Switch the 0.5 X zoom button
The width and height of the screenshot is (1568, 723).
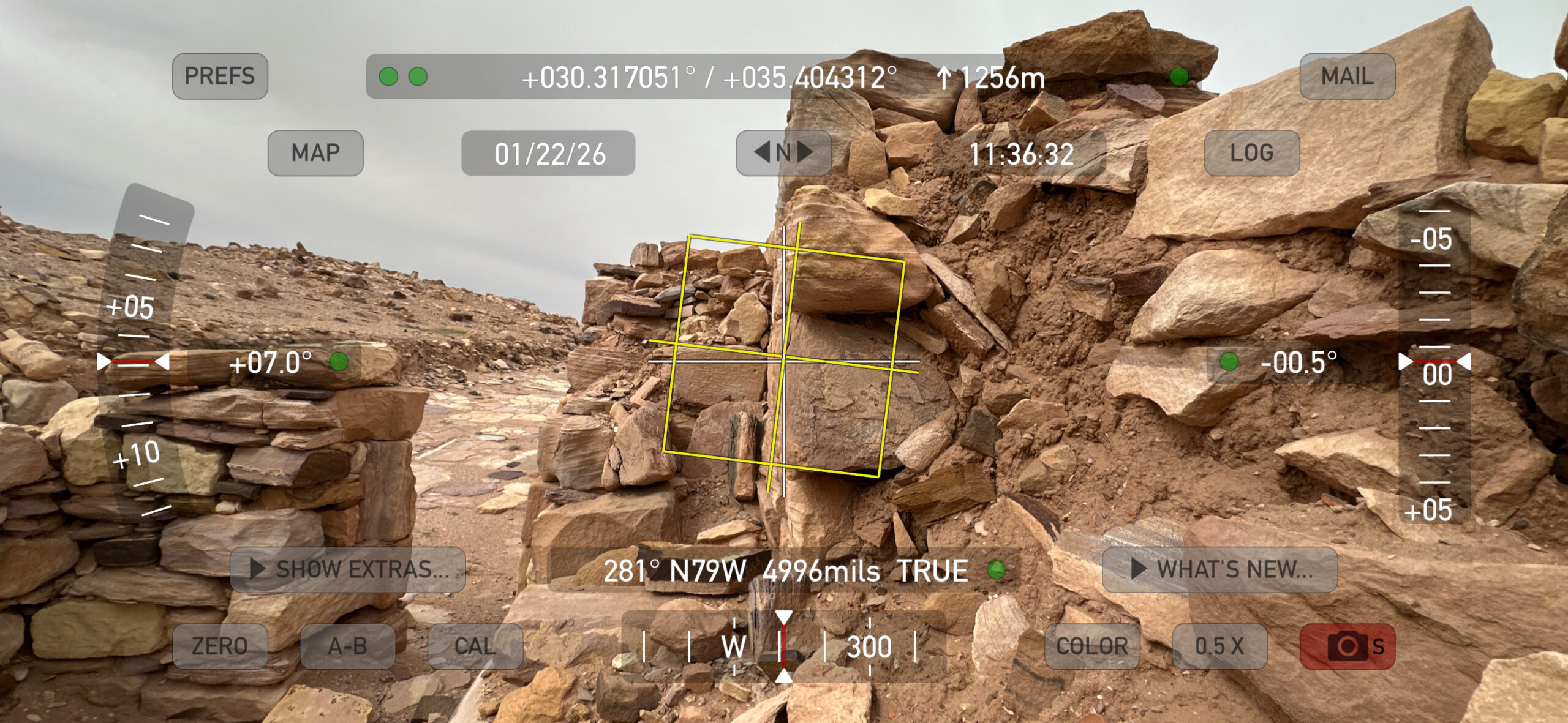(x=1219, y=646)
